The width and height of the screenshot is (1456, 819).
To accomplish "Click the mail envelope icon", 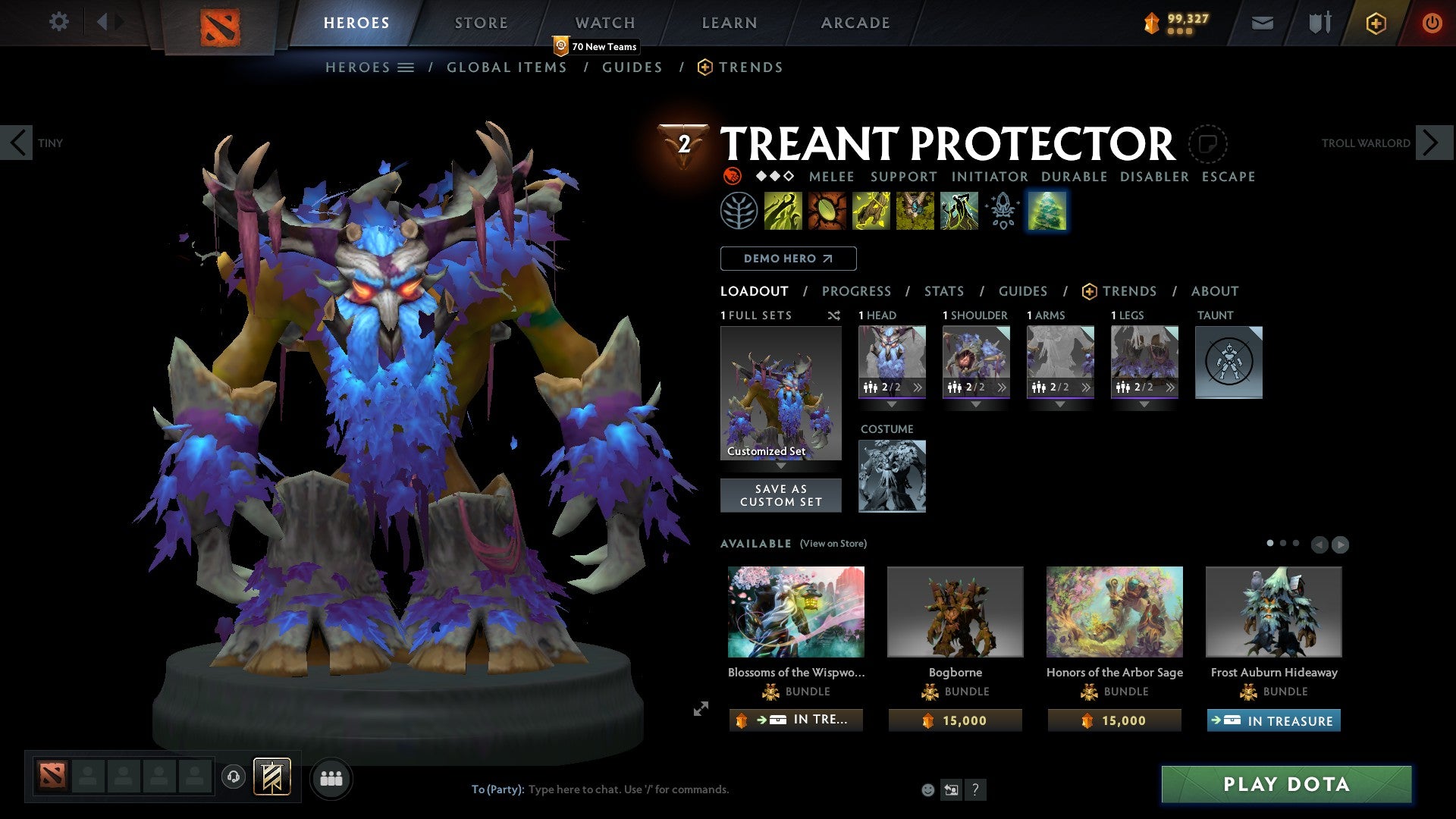I will (x=1263, y=22).
